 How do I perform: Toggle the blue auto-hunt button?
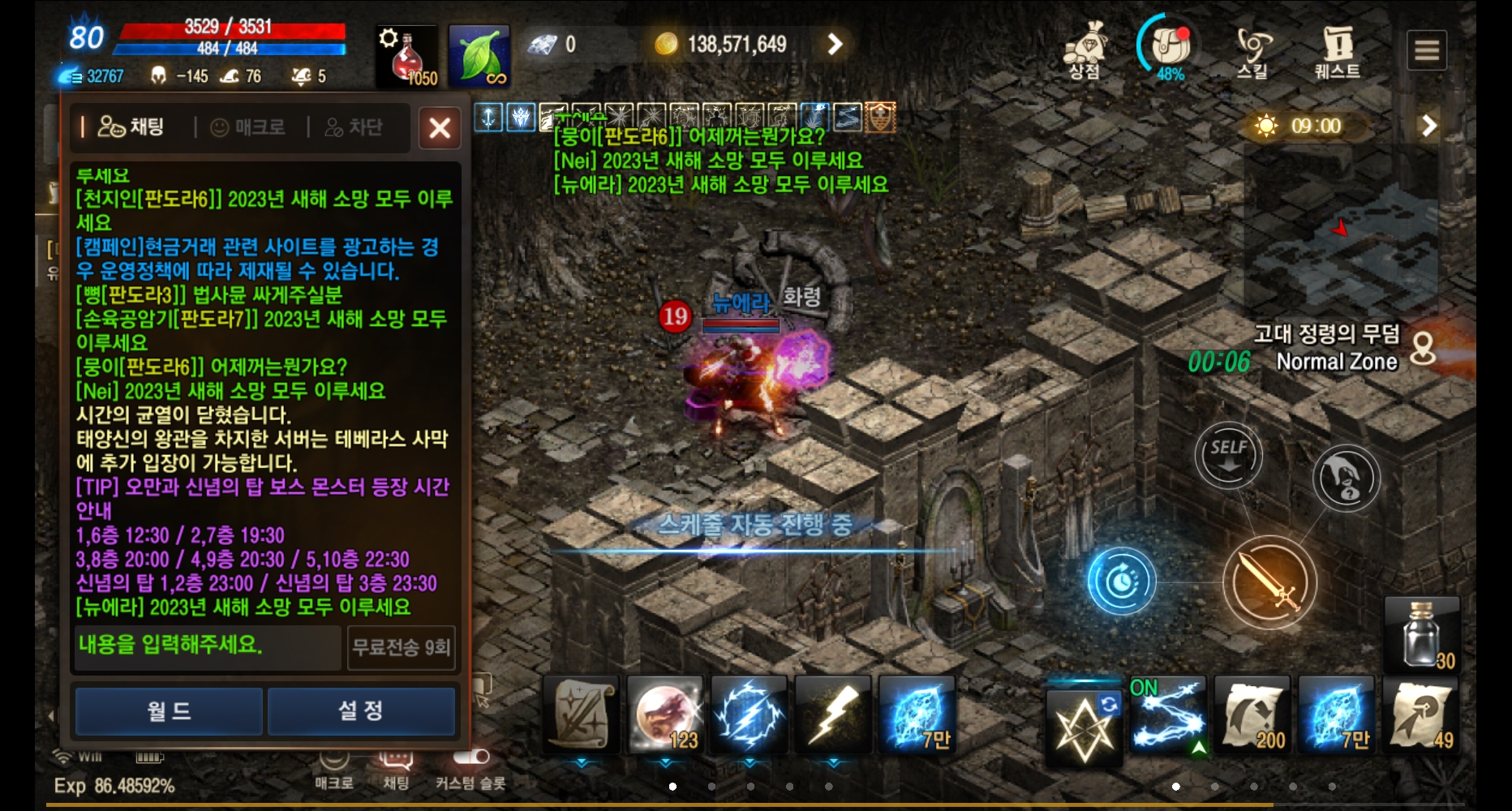coord(1122,581)
